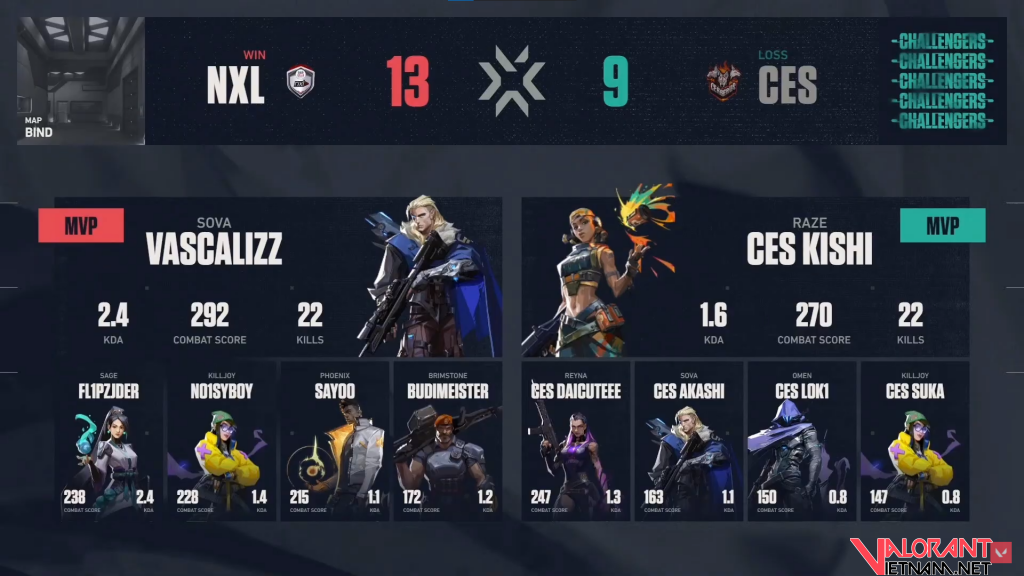Screen dimensions: 1024x576
Task: Open BUDIMEISTER's Brimstone player card
Action: [447, 441]
